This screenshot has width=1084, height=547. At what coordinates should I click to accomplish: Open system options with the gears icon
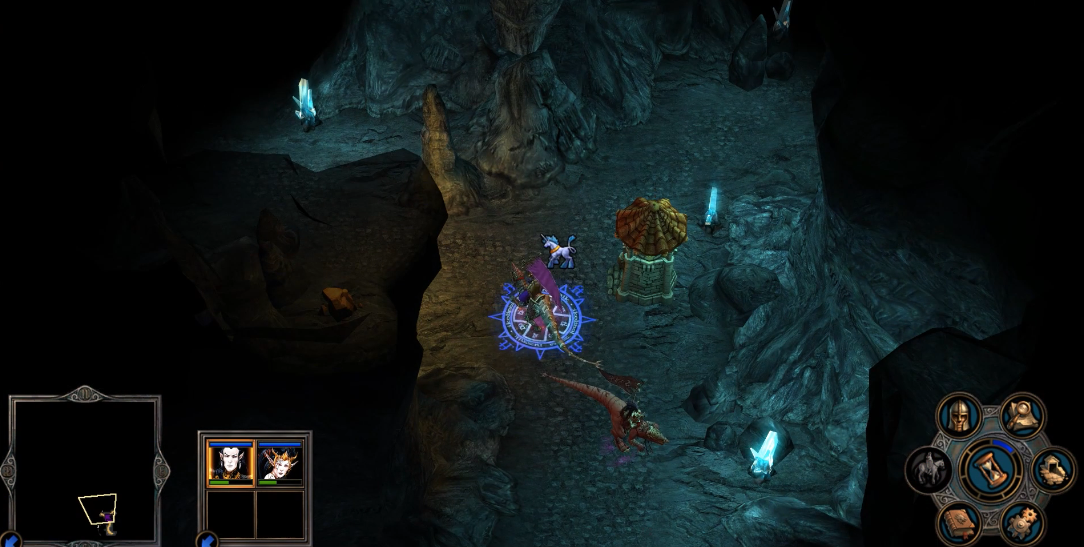[x=1022, y=522]
